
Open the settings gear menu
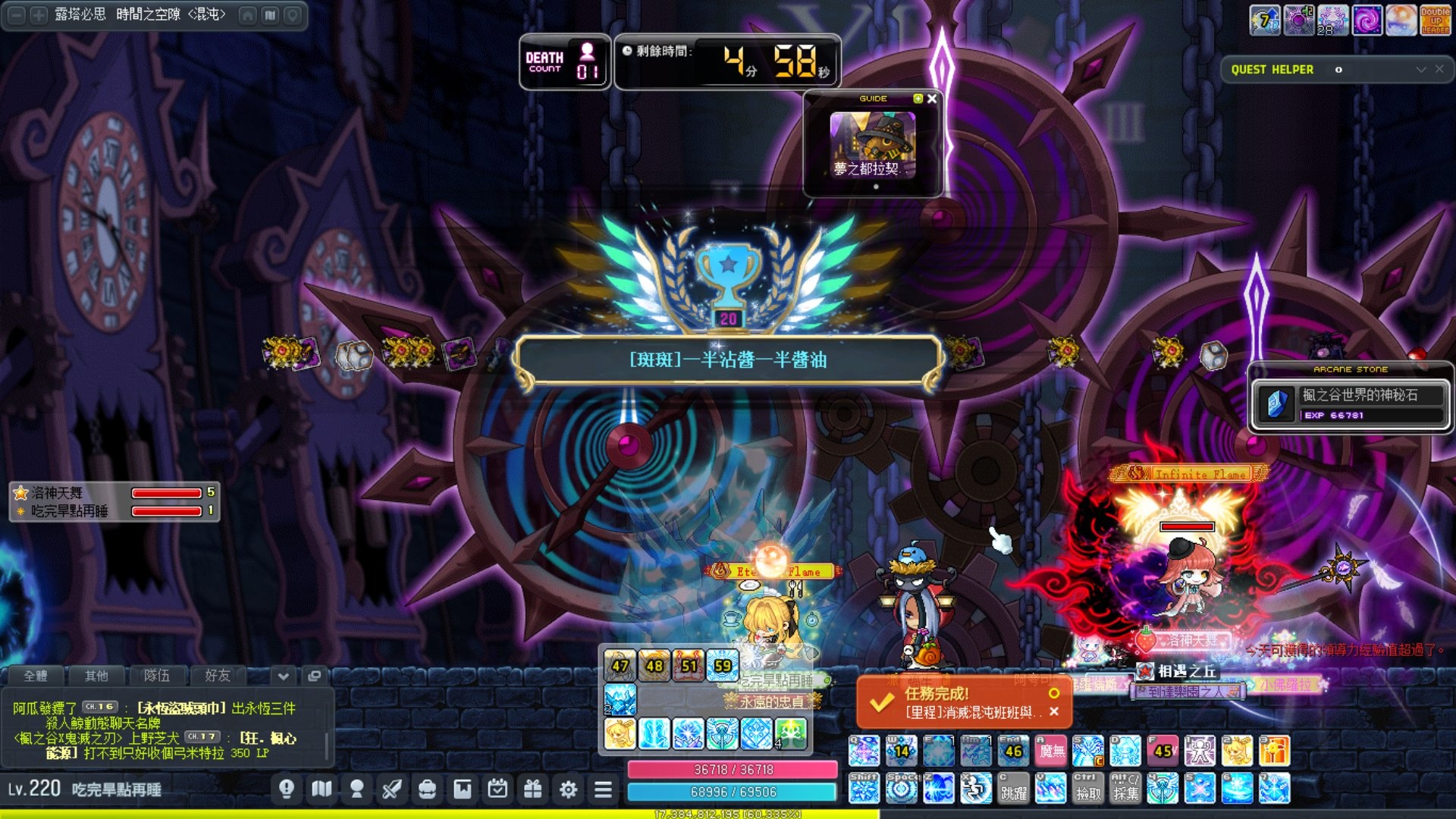click(568, 789)
